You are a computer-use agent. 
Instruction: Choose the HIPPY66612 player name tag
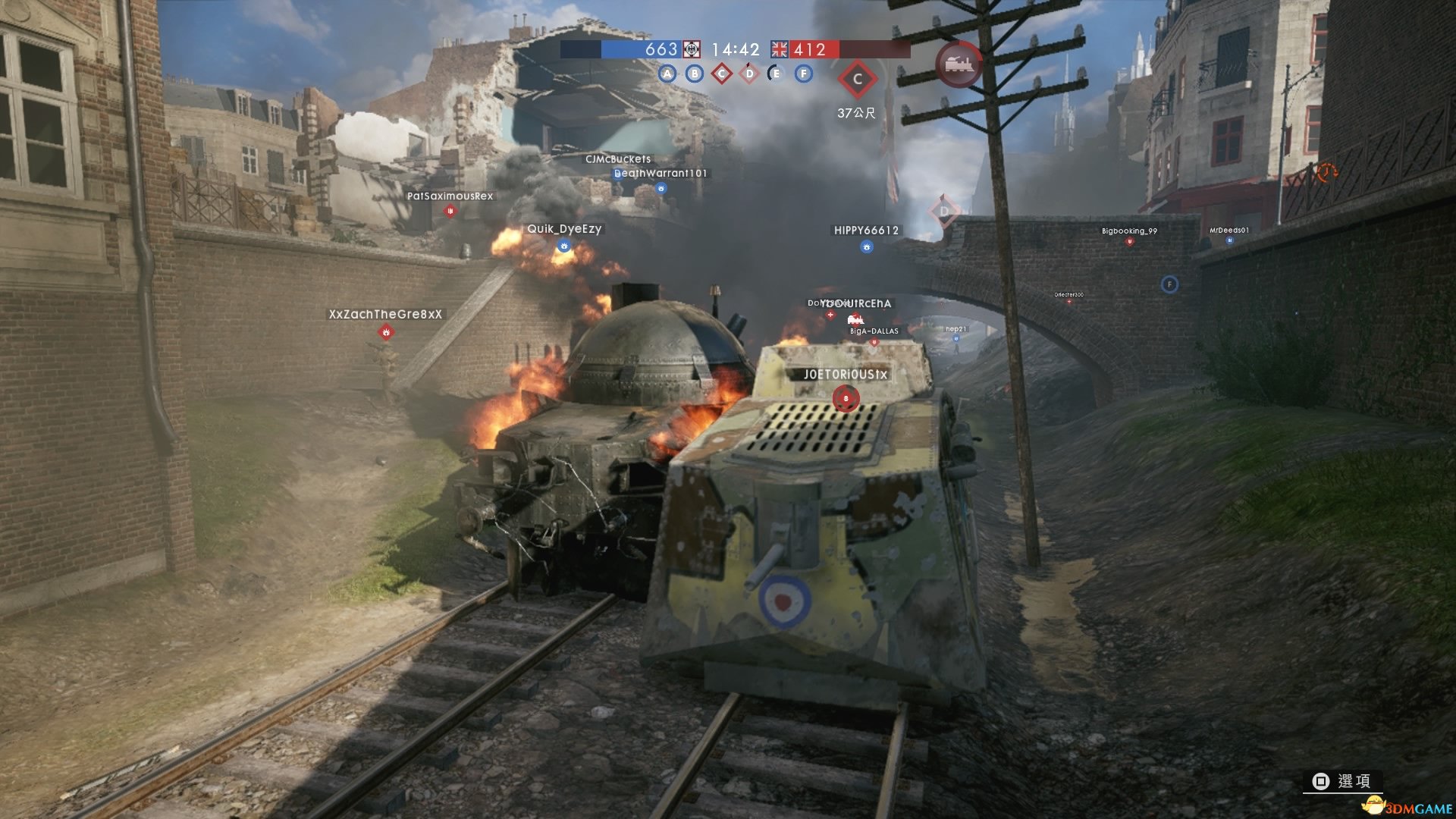pyautogui.click(x=866, y=231)
